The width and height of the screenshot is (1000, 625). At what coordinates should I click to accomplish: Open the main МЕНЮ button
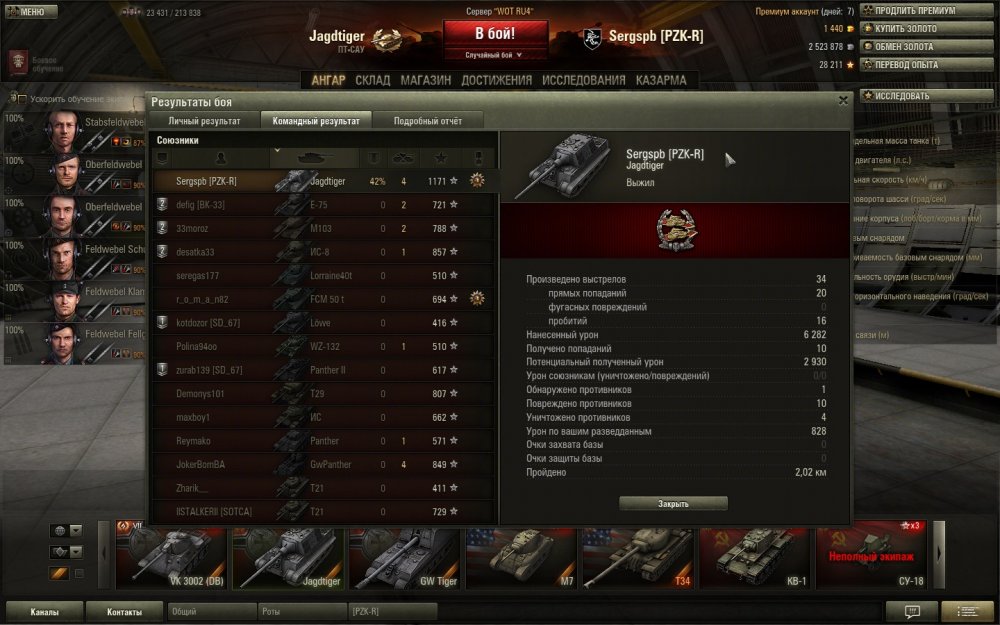(26, 12)
